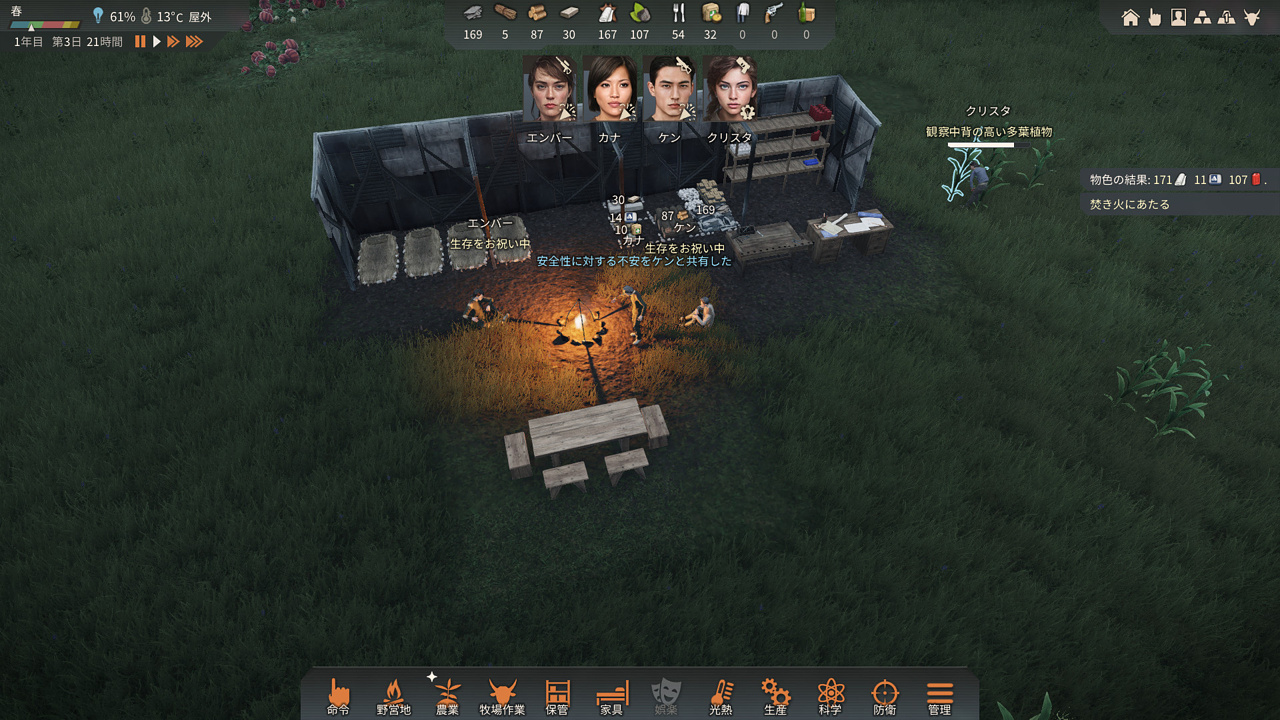
Task: Open the Storage (保管) menu
Action: pyautogui.click(x=557, y=695)
